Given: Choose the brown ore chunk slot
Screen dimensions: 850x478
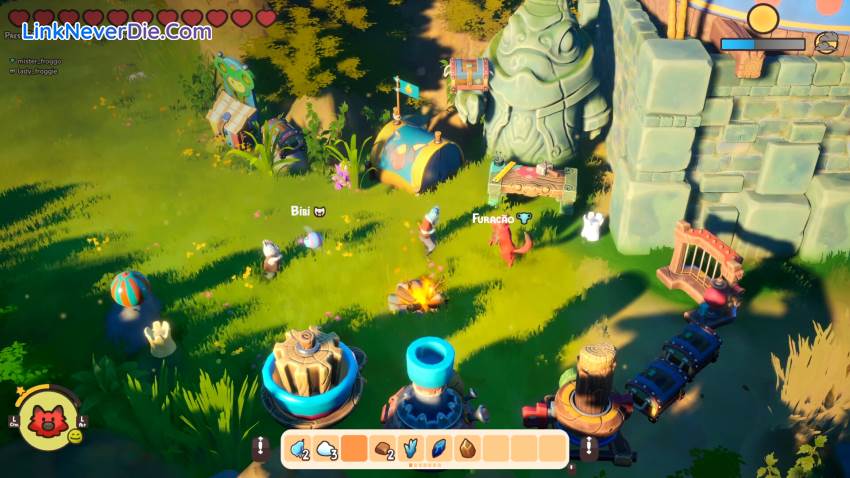Looking at the screenshot, I should (467, 449).
